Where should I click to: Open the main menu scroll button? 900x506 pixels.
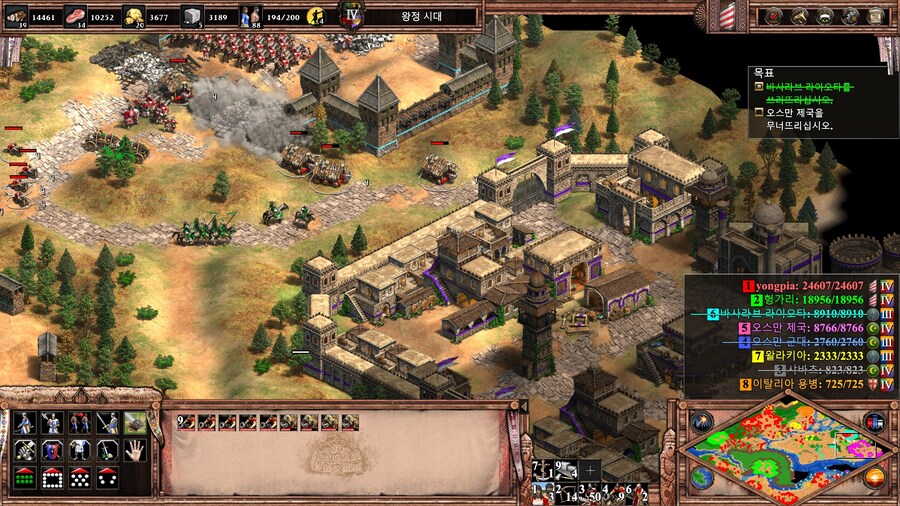click(x=875, y=15)
